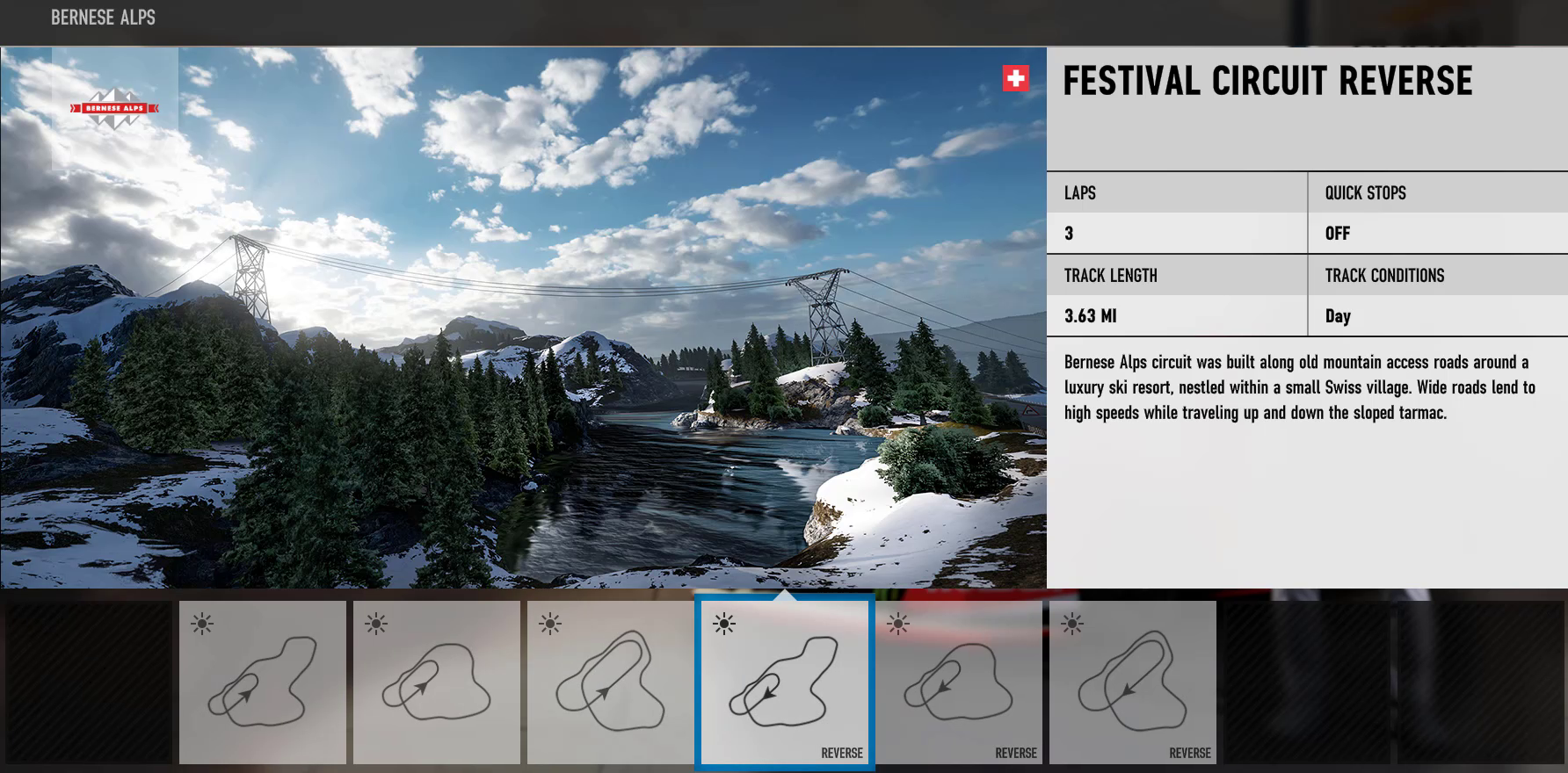This screenshot has width=1568, height=773.
Task: Toggle Track Conditions to change from Day
Action: [x=1339, y=316]
